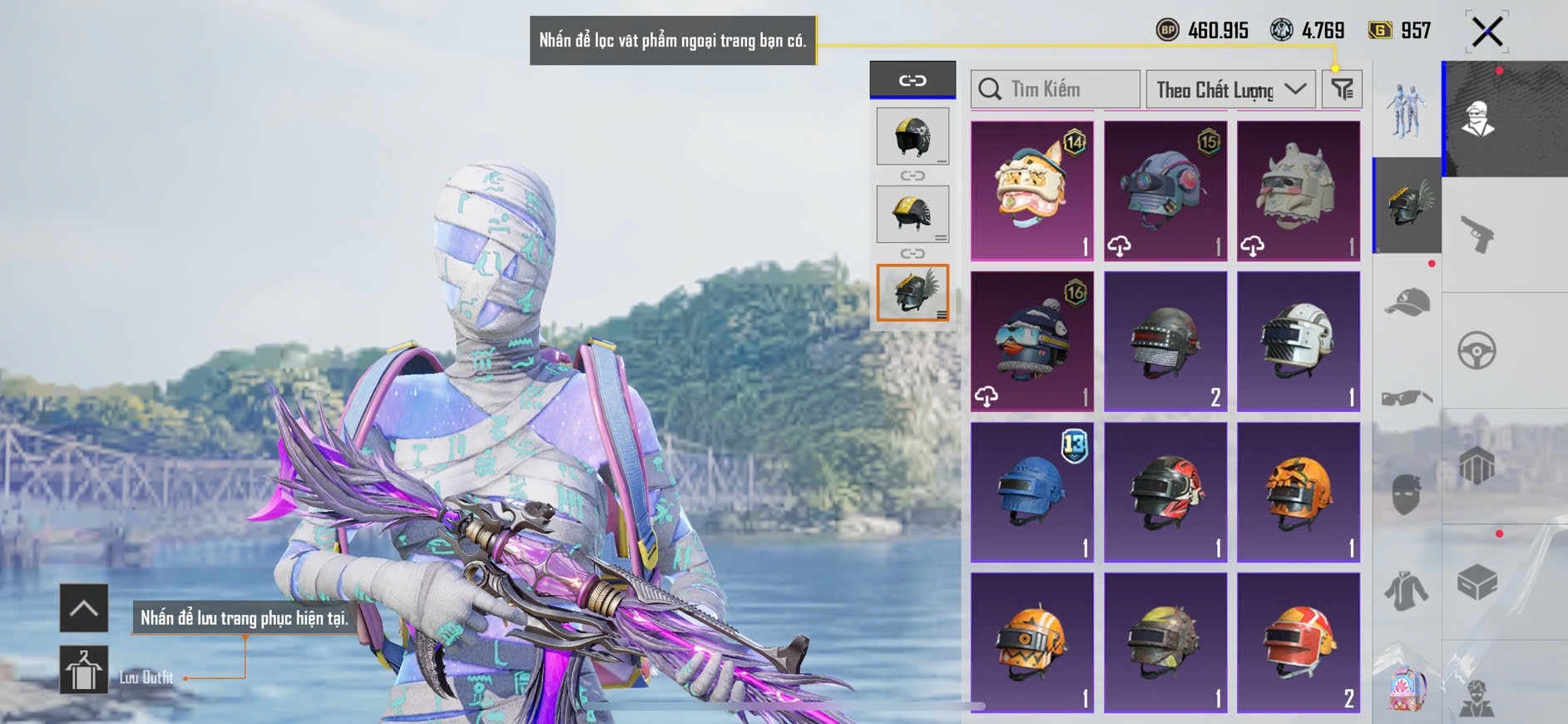
Task: Choose the spiked olive rusty helmet
Action: pyautogui.click(x=1165, y=642)
